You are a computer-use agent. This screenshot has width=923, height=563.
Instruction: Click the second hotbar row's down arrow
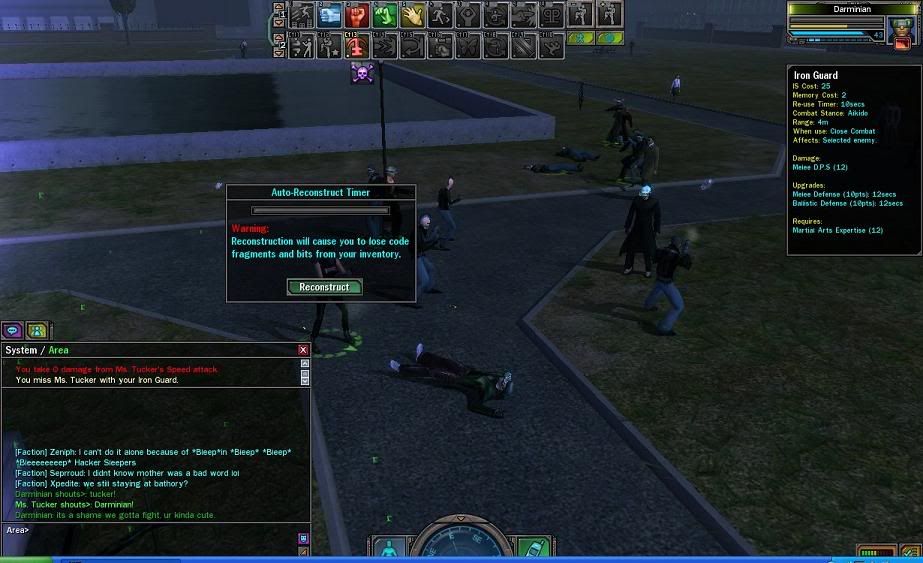pos(278,51)
